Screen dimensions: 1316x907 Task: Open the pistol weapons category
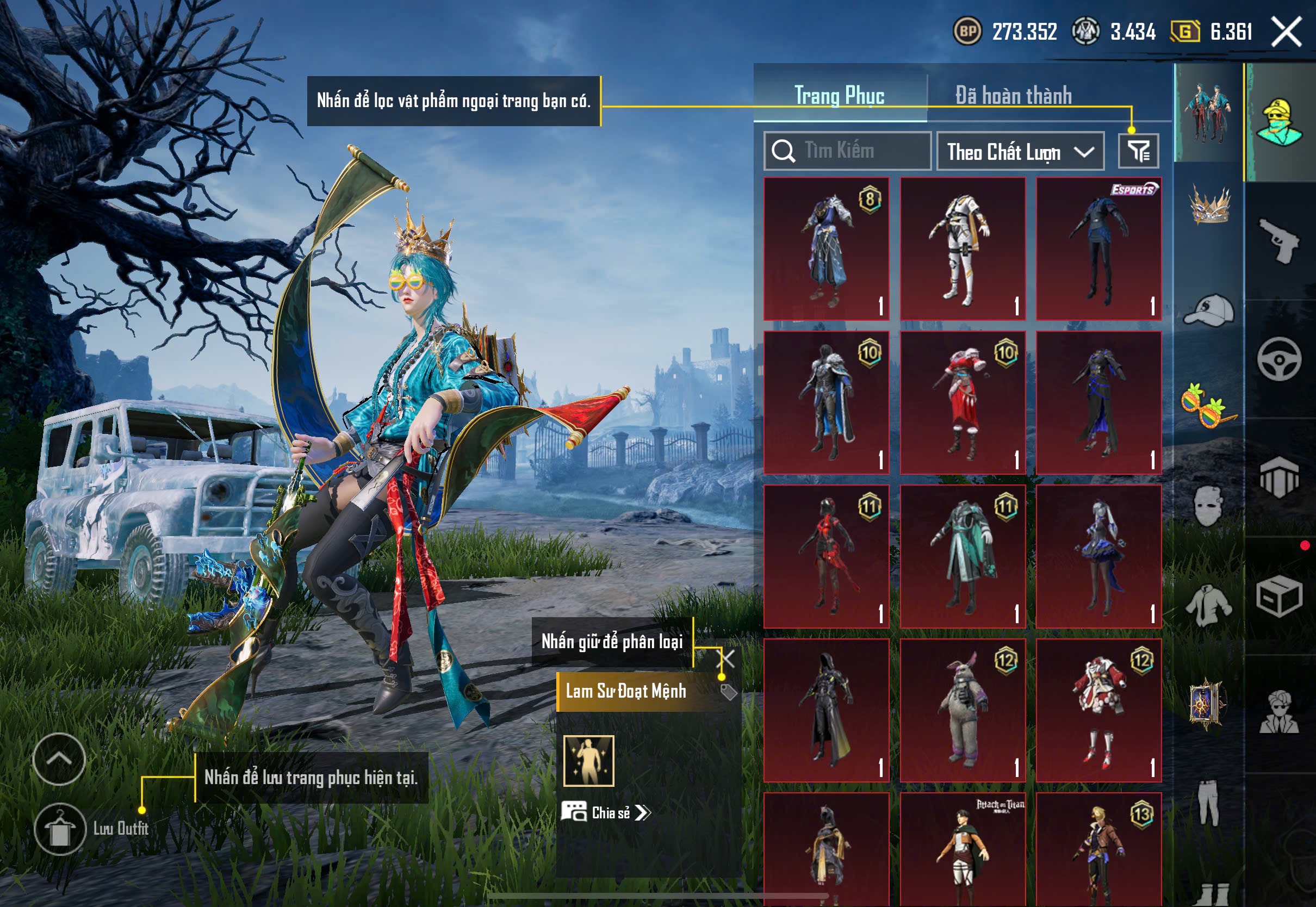click(1279, 241)
